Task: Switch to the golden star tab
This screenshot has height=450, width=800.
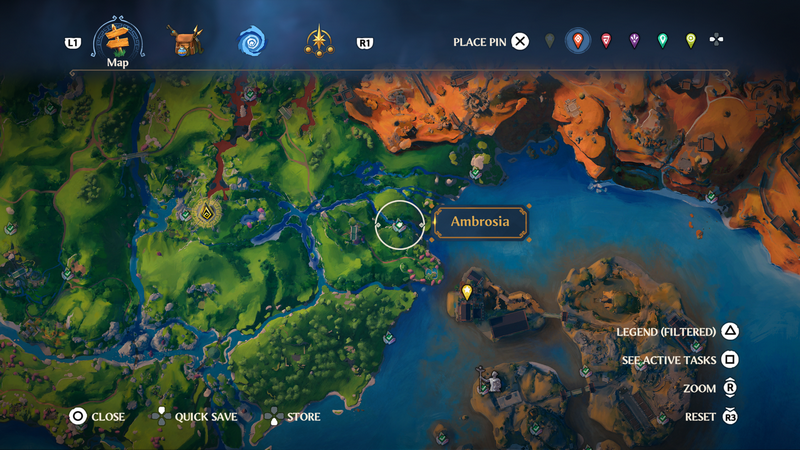Action: [x=319, y=41]
